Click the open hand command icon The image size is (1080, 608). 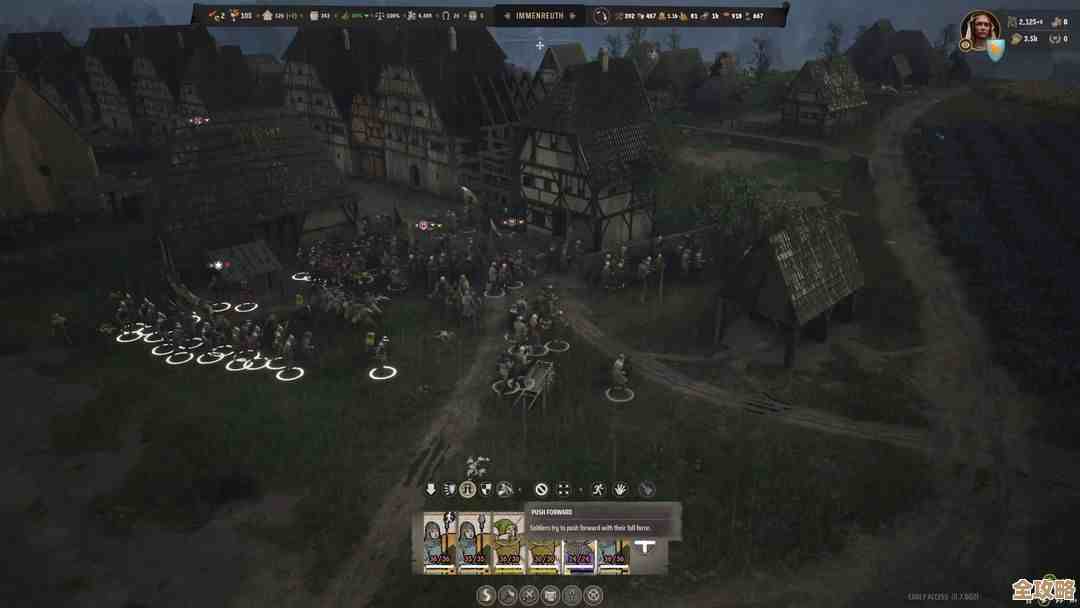[x=620, y=490]
